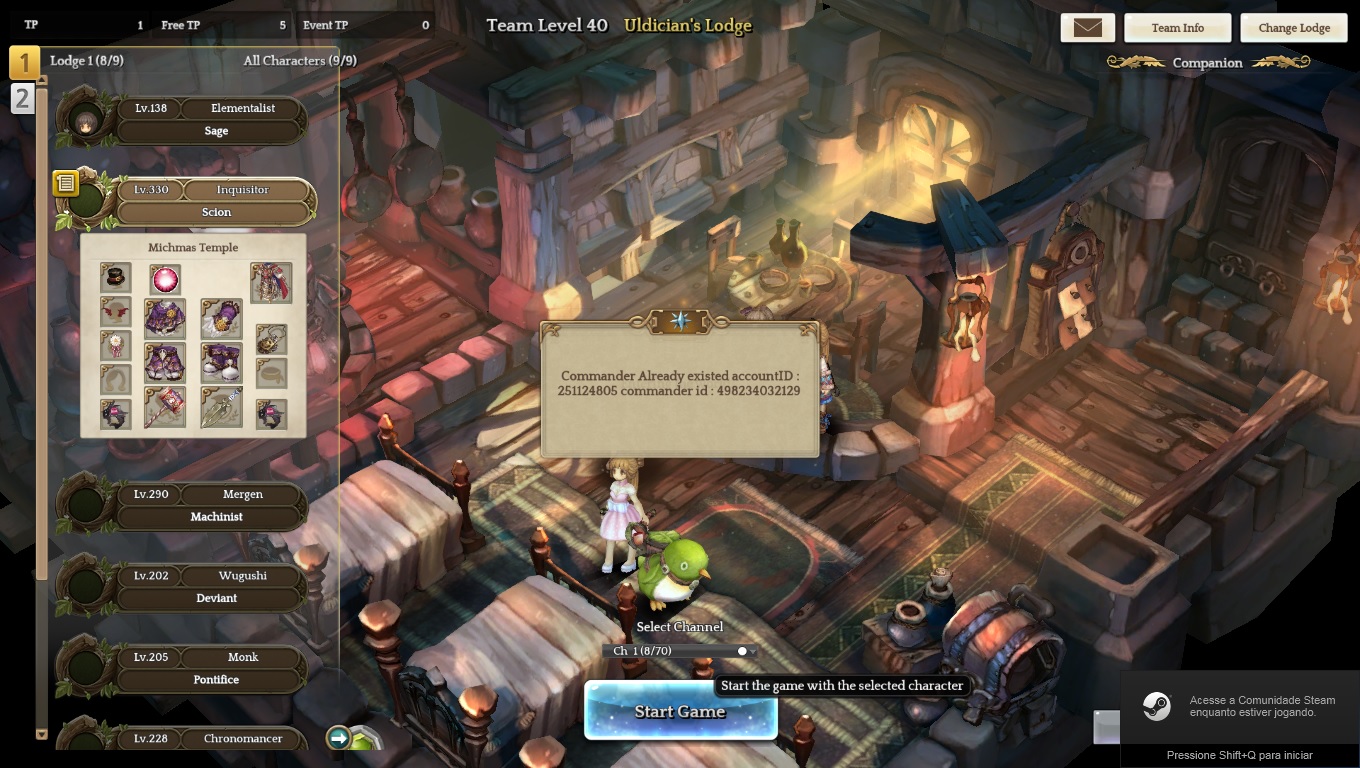
Task: Click the black top hat equipment slot
Action: point(116,277)
